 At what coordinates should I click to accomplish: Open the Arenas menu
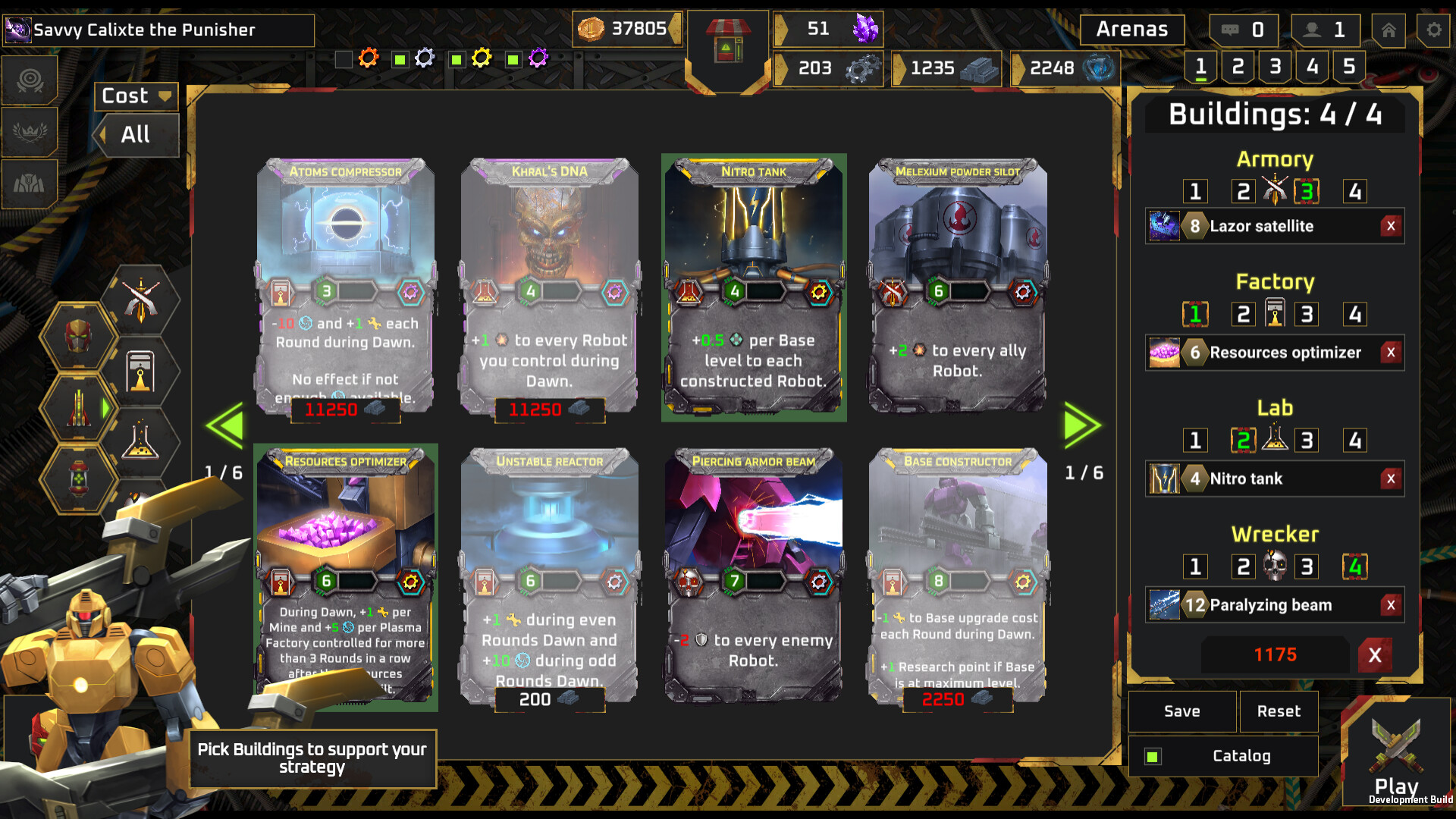pos(1131,30)
